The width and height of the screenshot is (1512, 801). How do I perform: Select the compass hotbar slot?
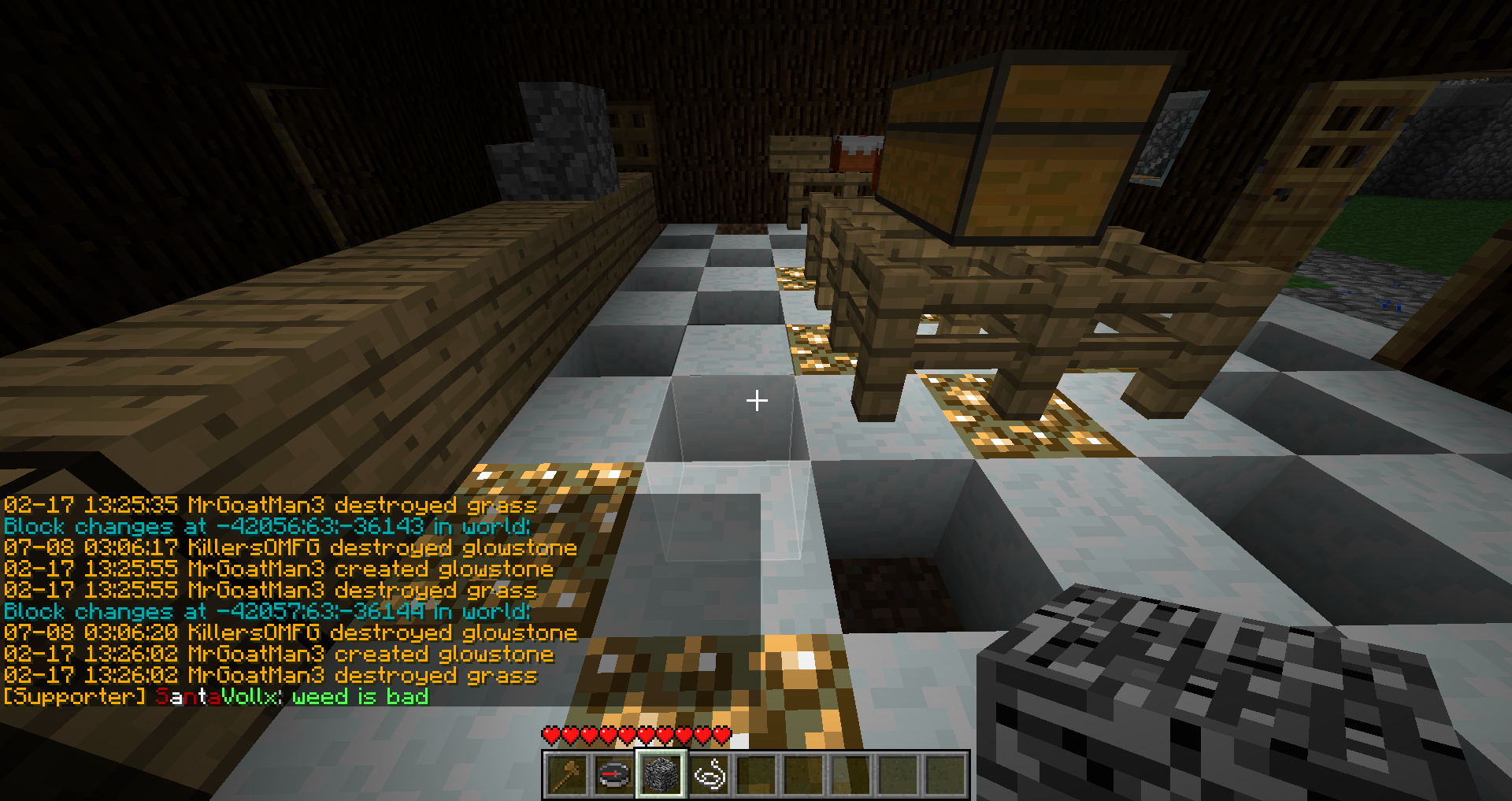(614, 775)
